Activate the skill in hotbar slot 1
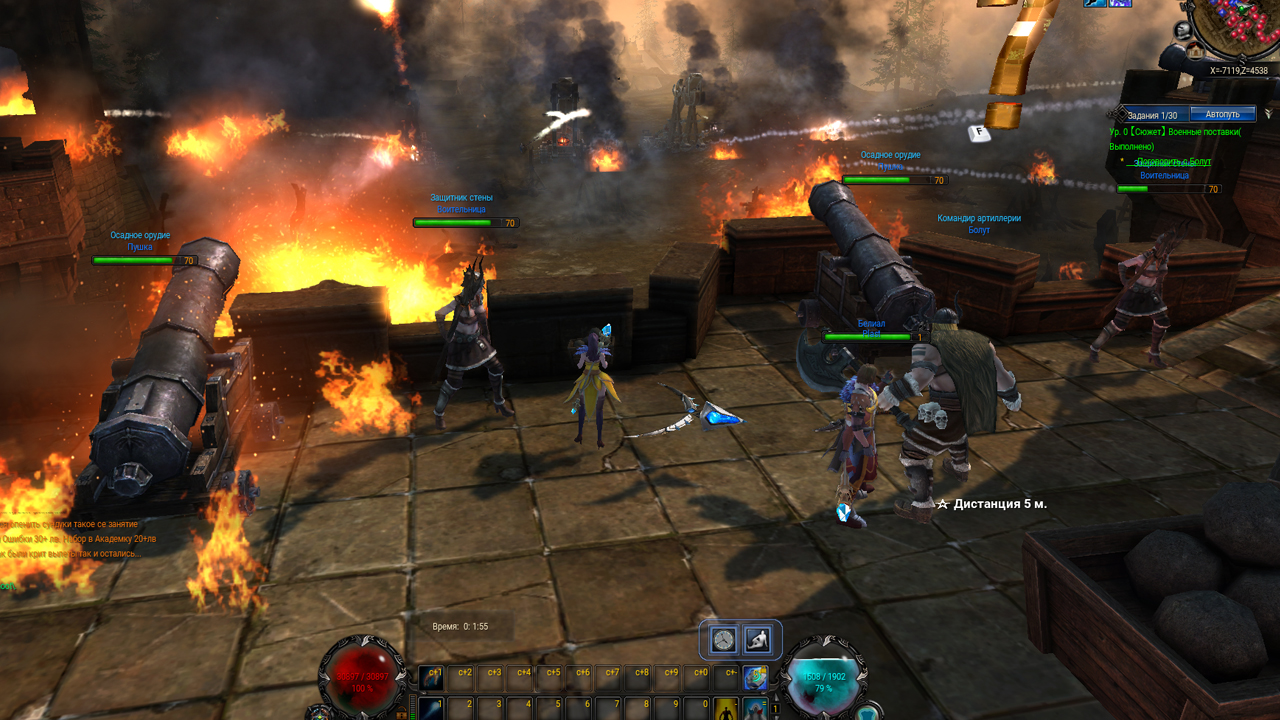This screenshot has height=720, width=1280. pos(432,708)
